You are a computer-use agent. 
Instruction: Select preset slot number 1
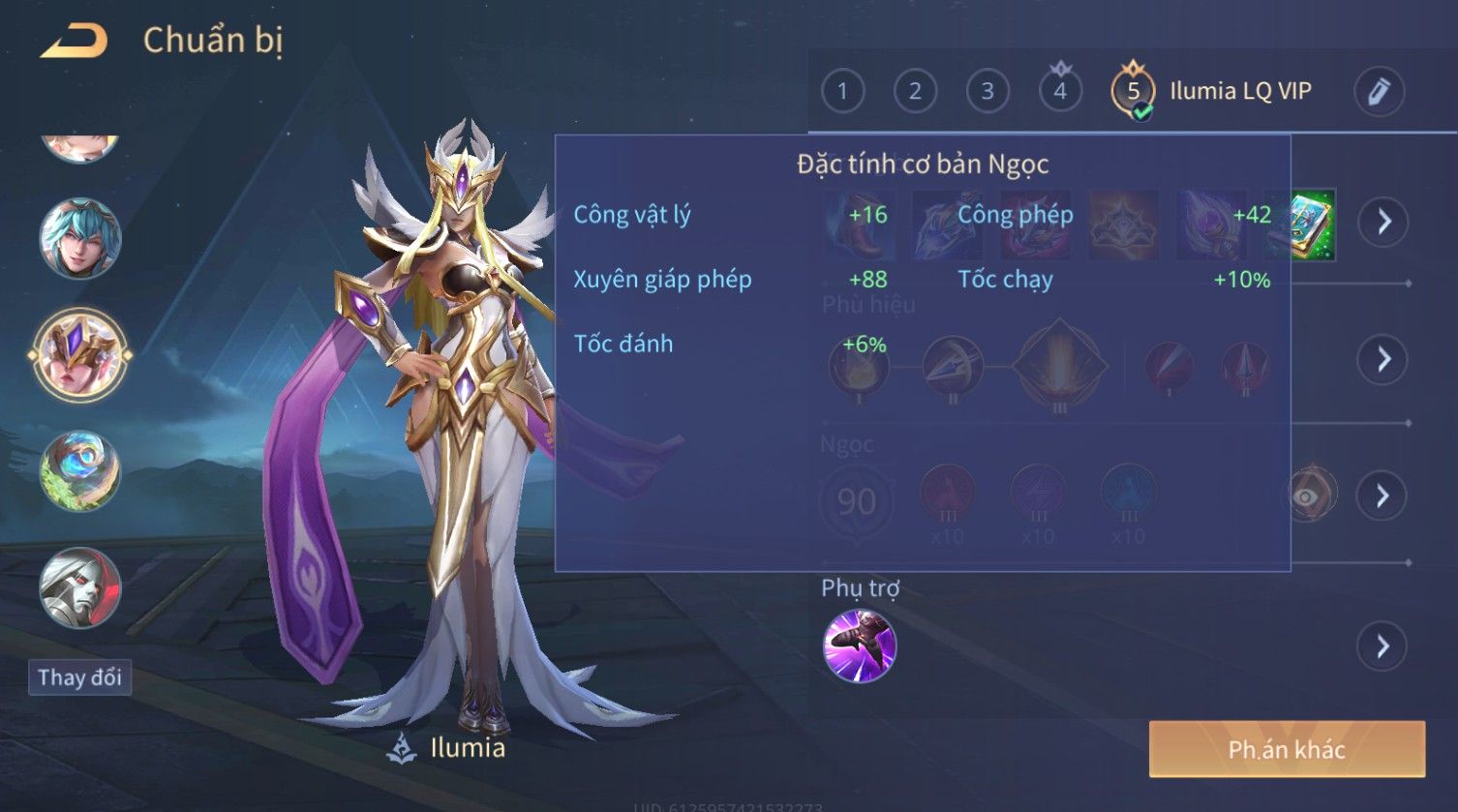(842, 92)
